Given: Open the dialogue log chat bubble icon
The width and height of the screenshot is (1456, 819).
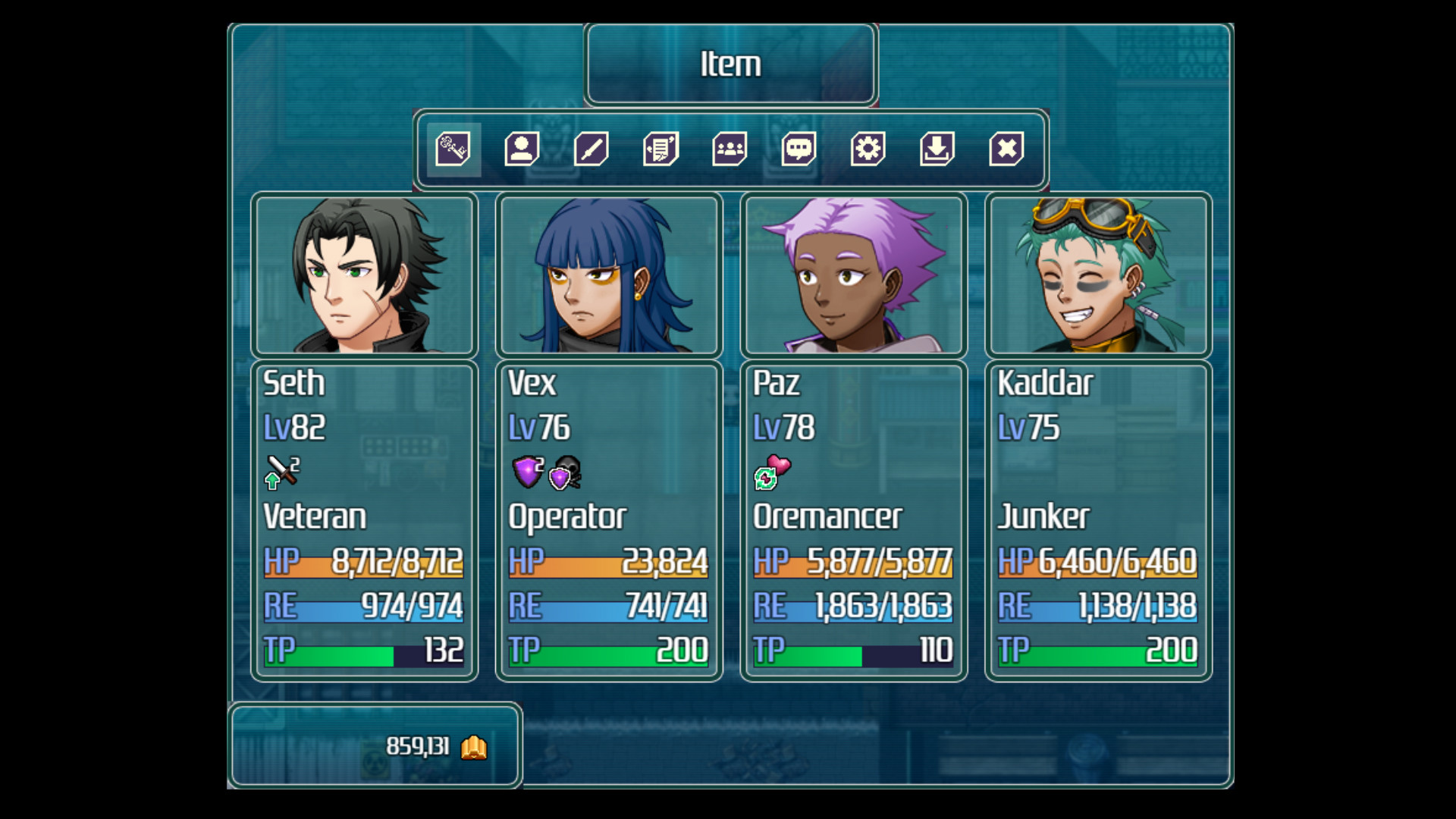Looking at the screenshot, I should click(x=798, y=150).
